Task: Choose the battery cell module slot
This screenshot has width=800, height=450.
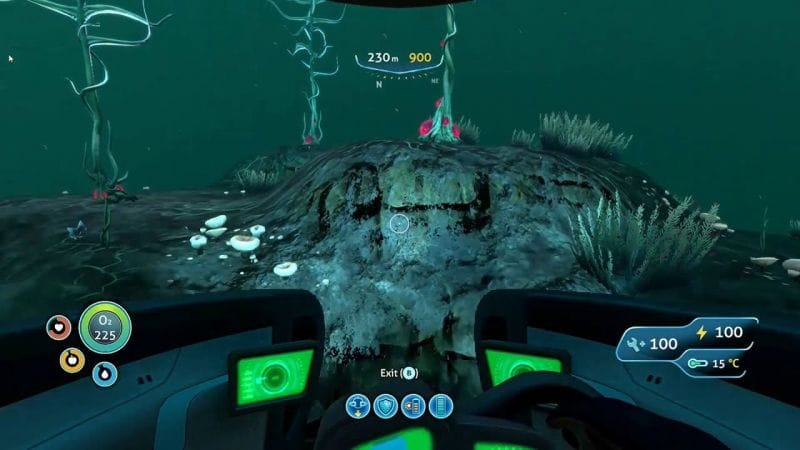Action: point(439,406)
